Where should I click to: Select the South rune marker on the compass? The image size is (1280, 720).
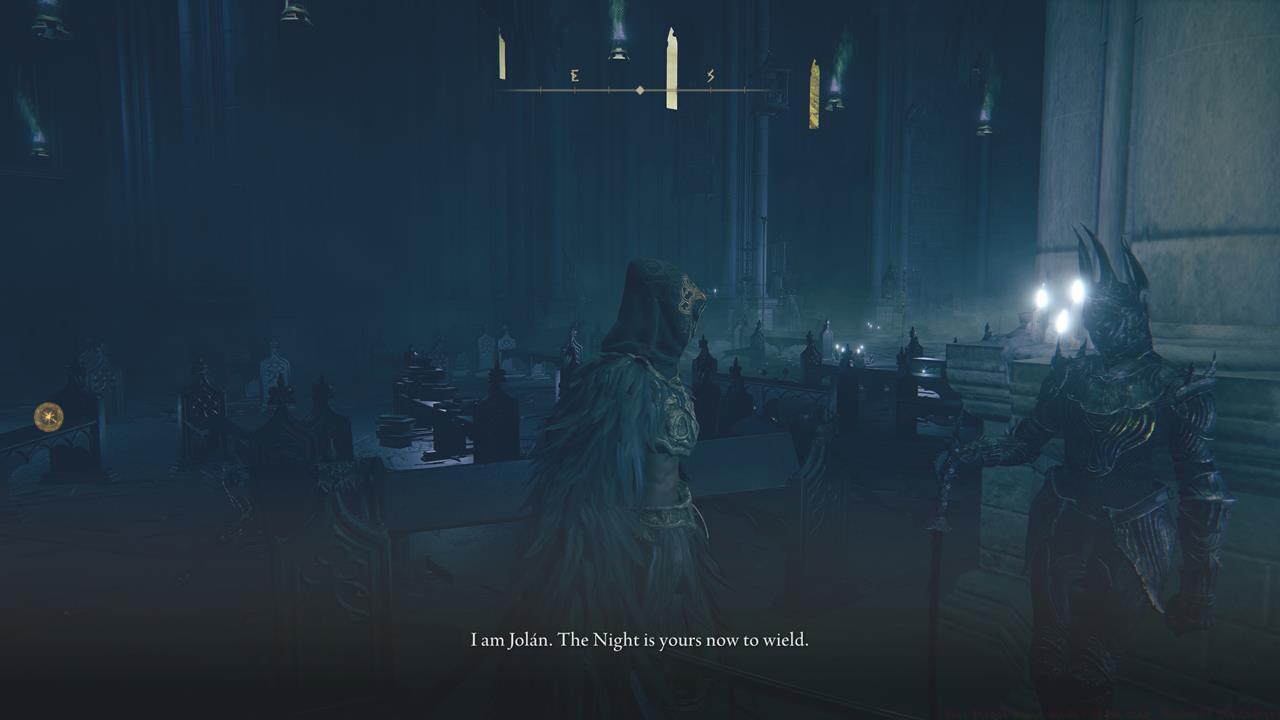tap(709, 76)
